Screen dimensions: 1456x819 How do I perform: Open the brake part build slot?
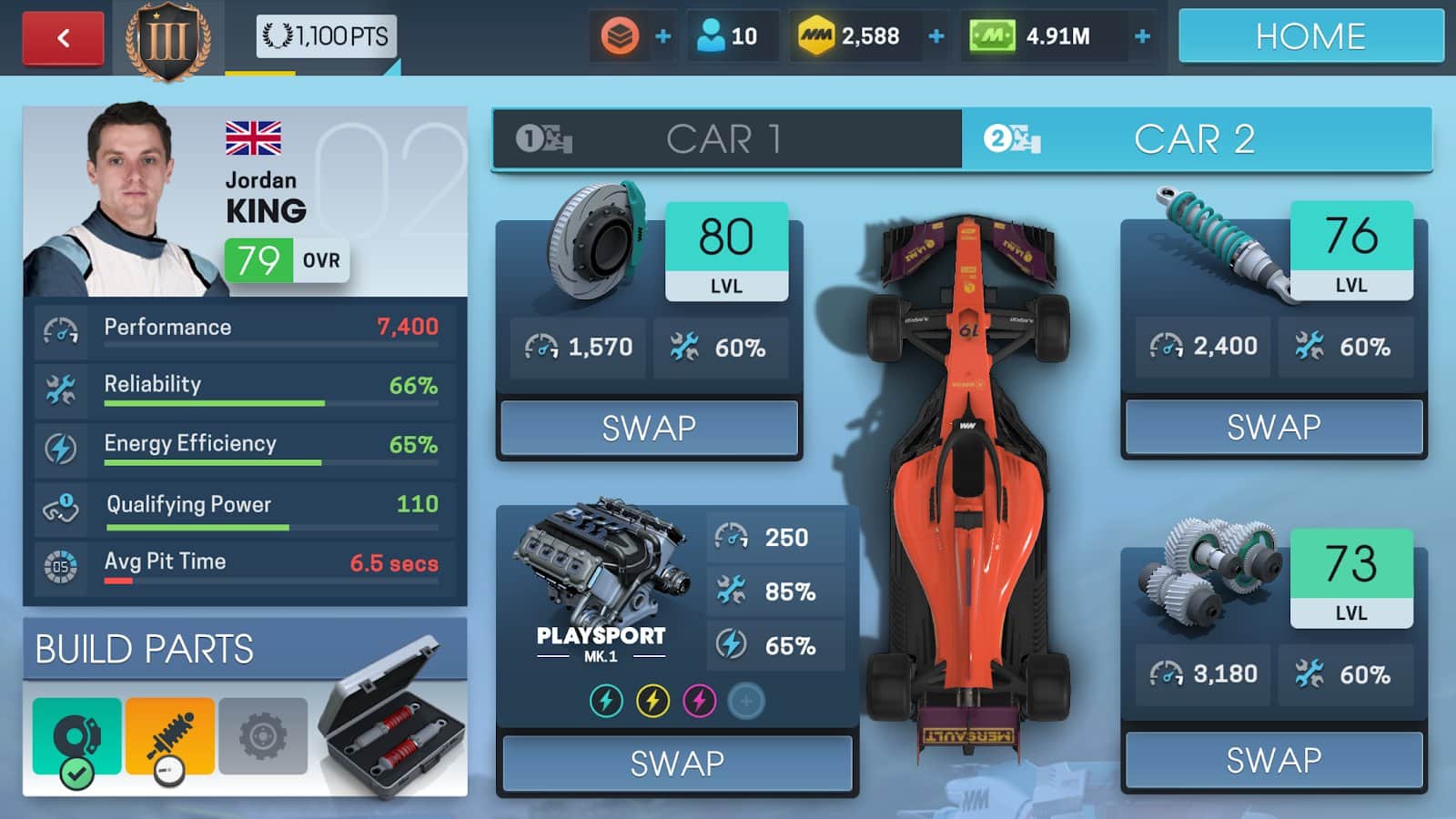pos(77,736)
